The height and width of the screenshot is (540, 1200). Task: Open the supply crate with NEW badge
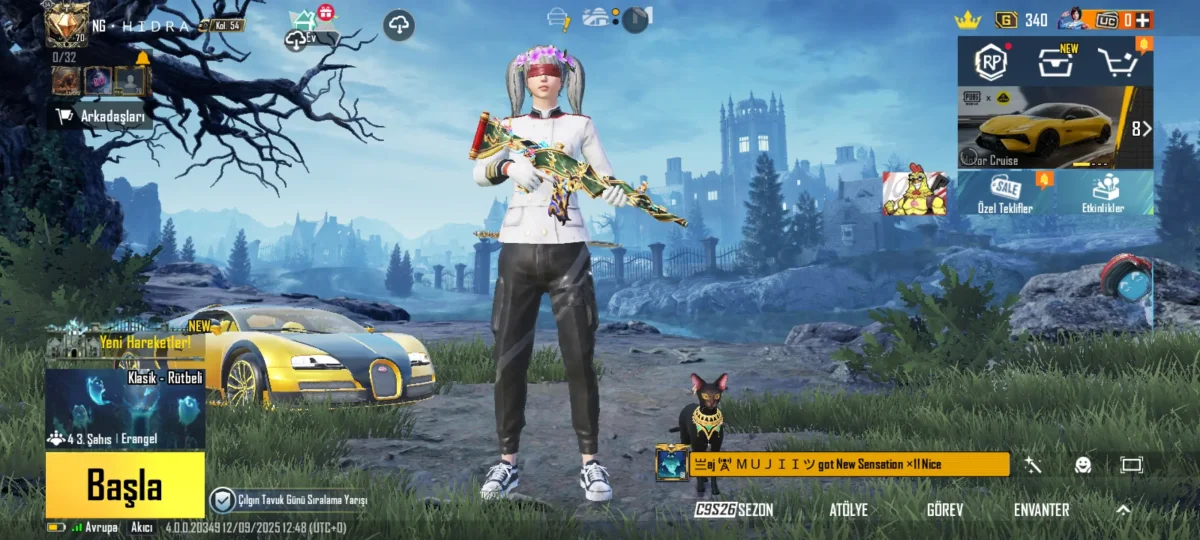click(x=1054, y=62)
